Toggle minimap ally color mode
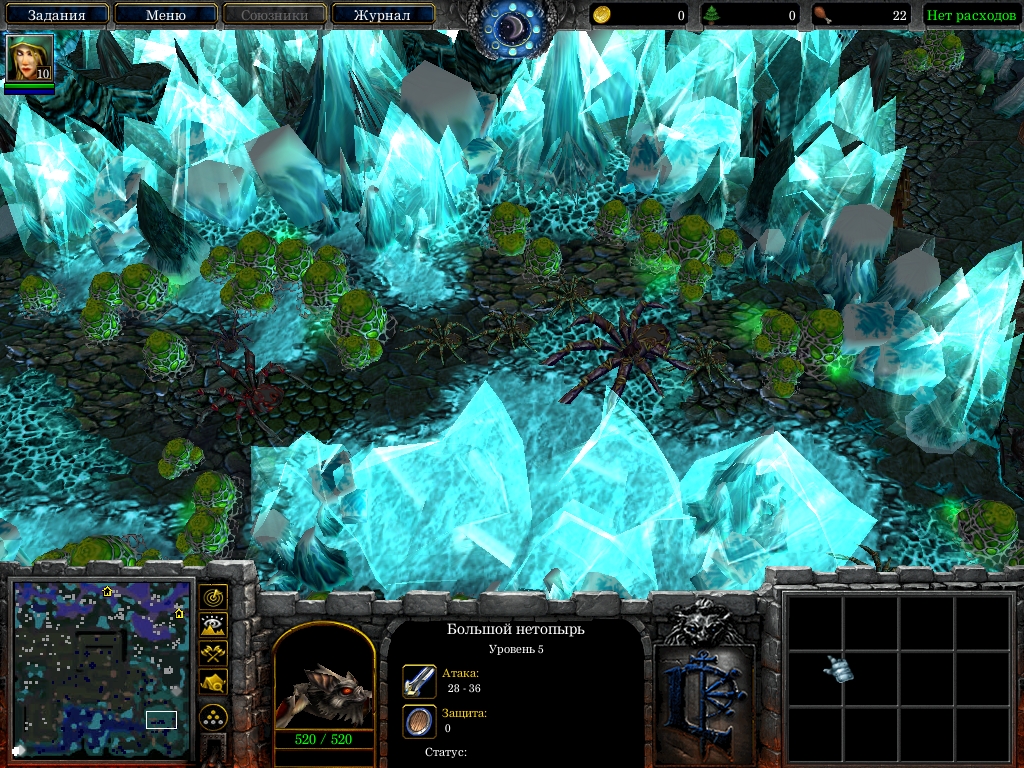The height and width of the screenshot is (768, 1024). (213, 654)
